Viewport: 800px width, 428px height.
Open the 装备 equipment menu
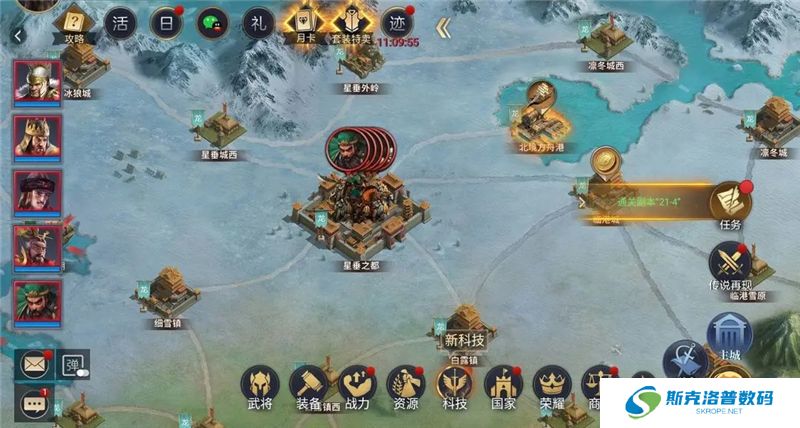point(309,386)
